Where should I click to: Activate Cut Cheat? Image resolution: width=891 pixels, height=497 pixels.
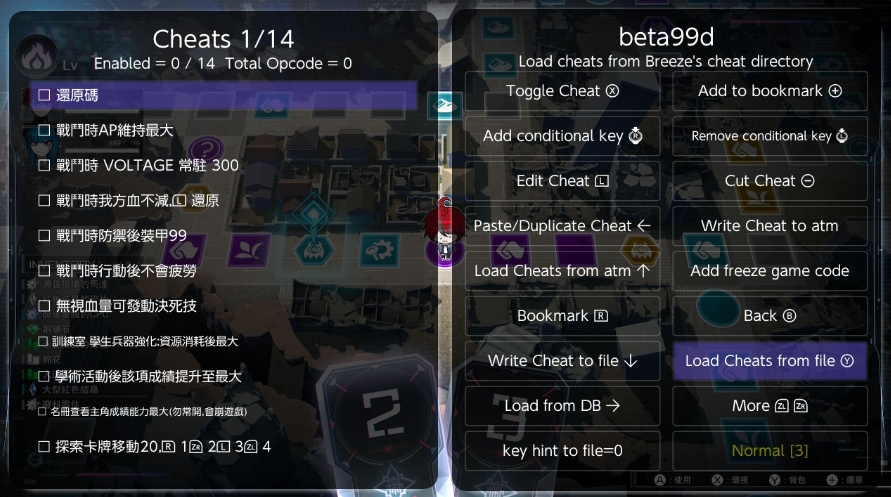click(x=769, y=181)
